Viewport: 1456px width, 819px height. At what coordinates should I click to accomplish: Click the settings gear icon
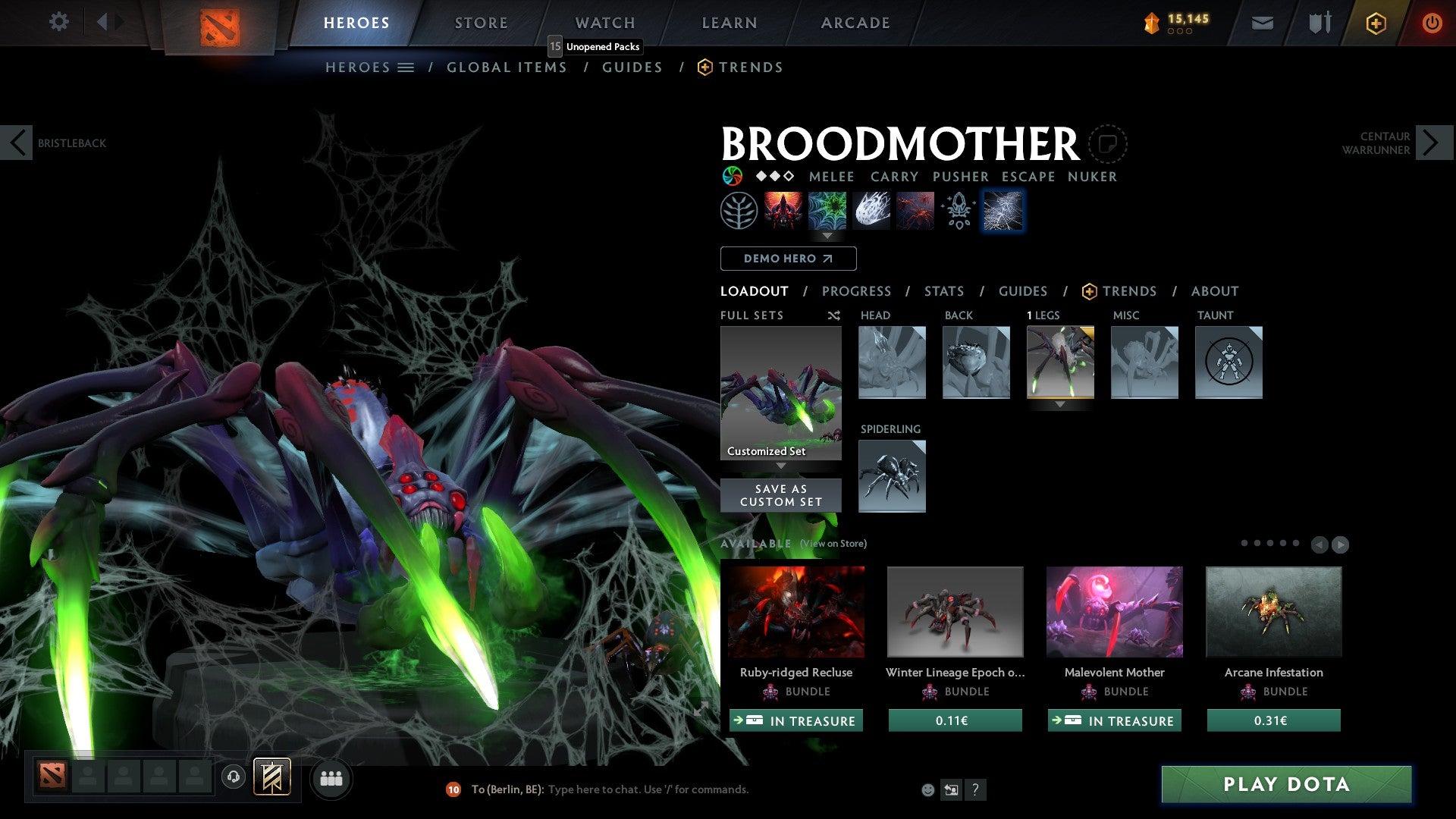point(58,21)
